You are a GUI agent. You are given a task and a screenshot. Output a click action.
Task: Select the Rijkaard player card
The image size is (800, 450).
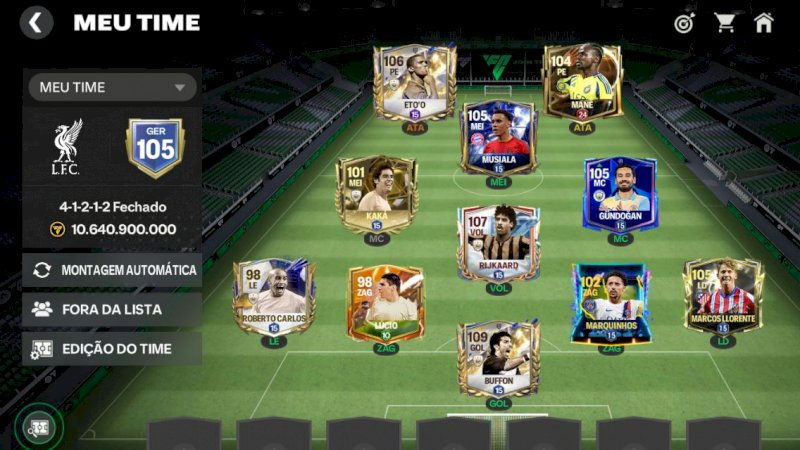(498, 243)
